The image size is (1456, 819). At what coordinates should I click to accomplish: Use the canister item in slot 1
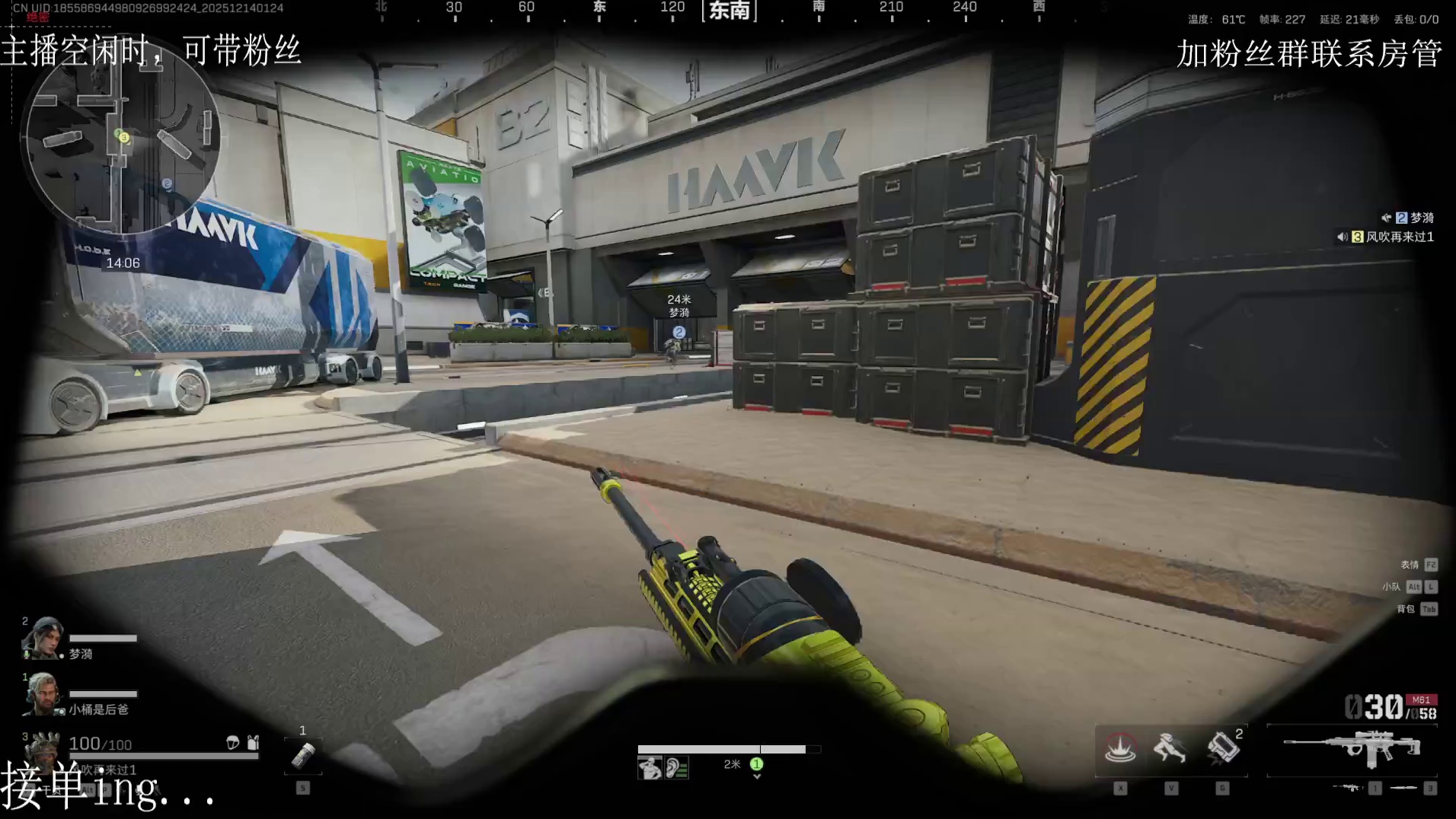coord(303,756)
